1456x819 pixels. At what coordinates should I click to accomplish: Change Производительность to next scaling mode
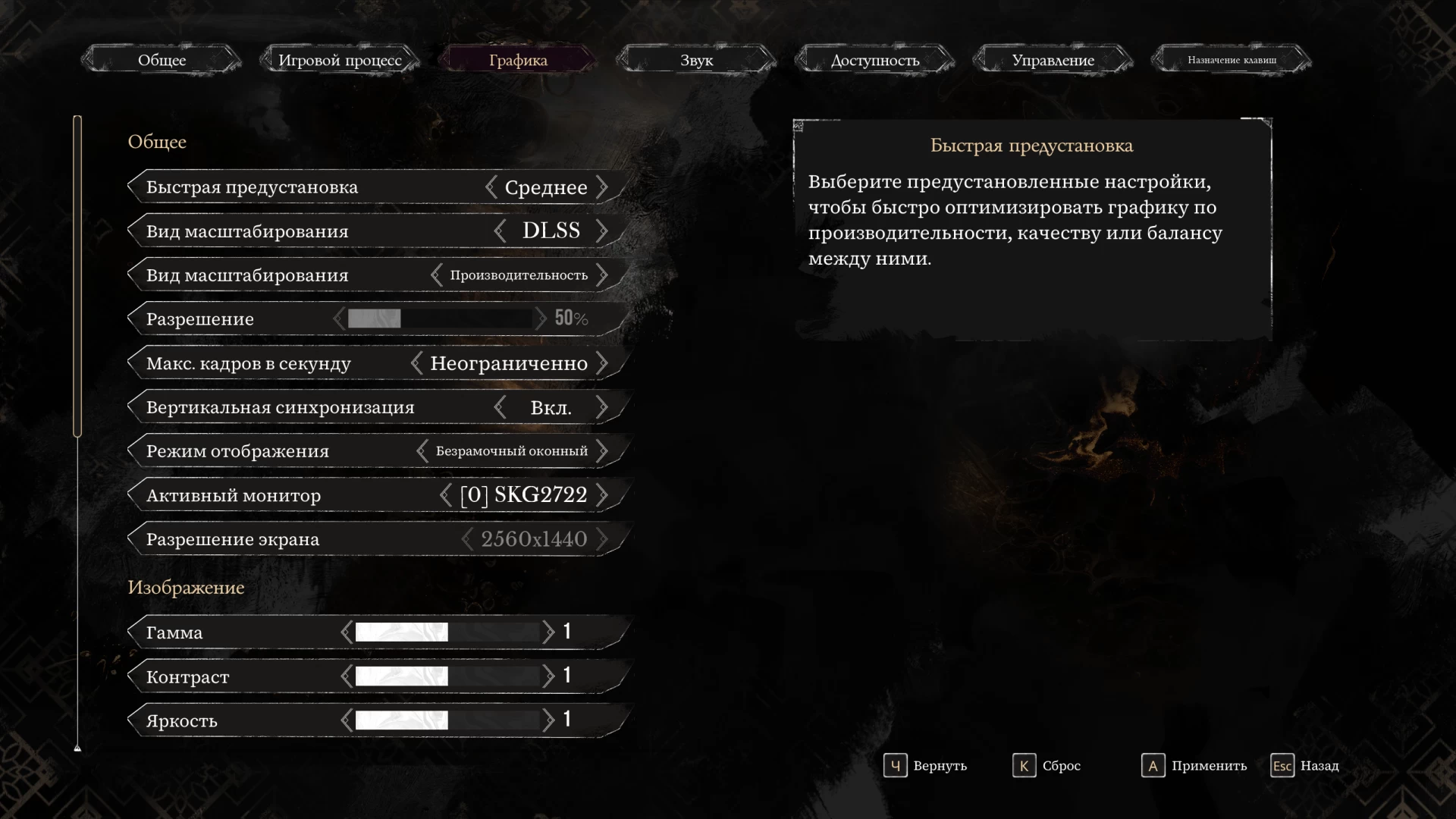(602, 275)
